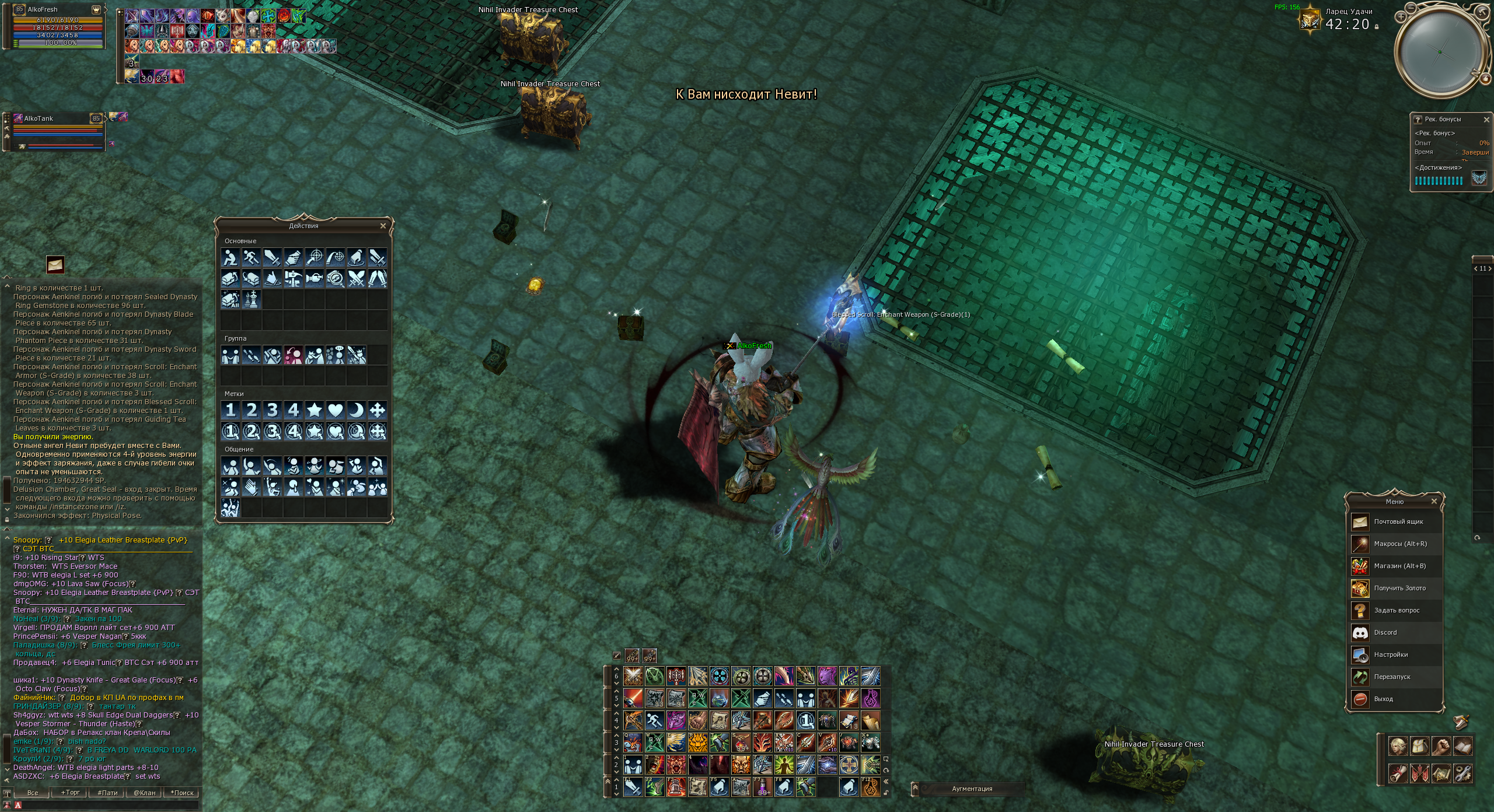
Task: Open the unread mail envelope icon
Action: tap(55, 265)
